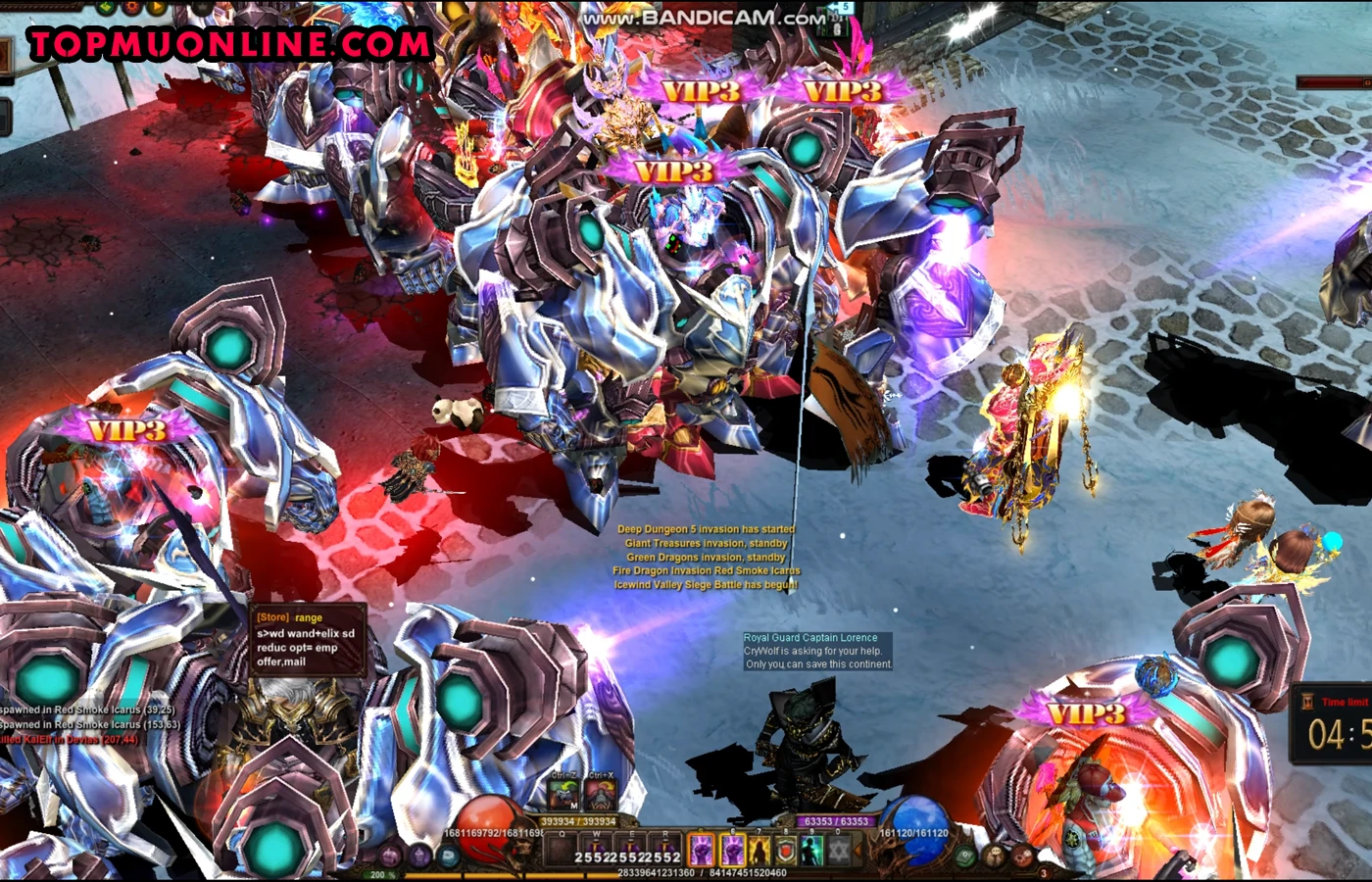
Task: Click the golden character buff in slot 7
Action: (760, 849)
